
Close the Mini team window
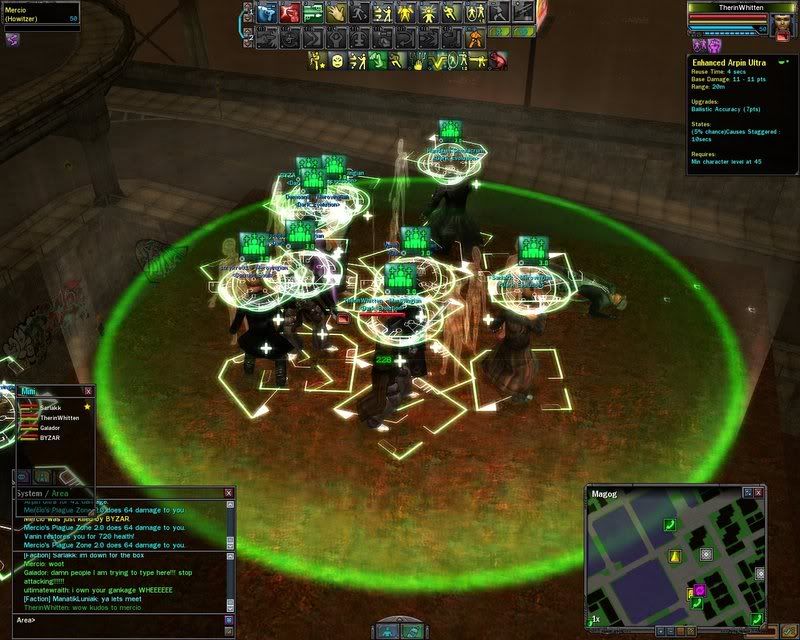click(x=88, y=391)
